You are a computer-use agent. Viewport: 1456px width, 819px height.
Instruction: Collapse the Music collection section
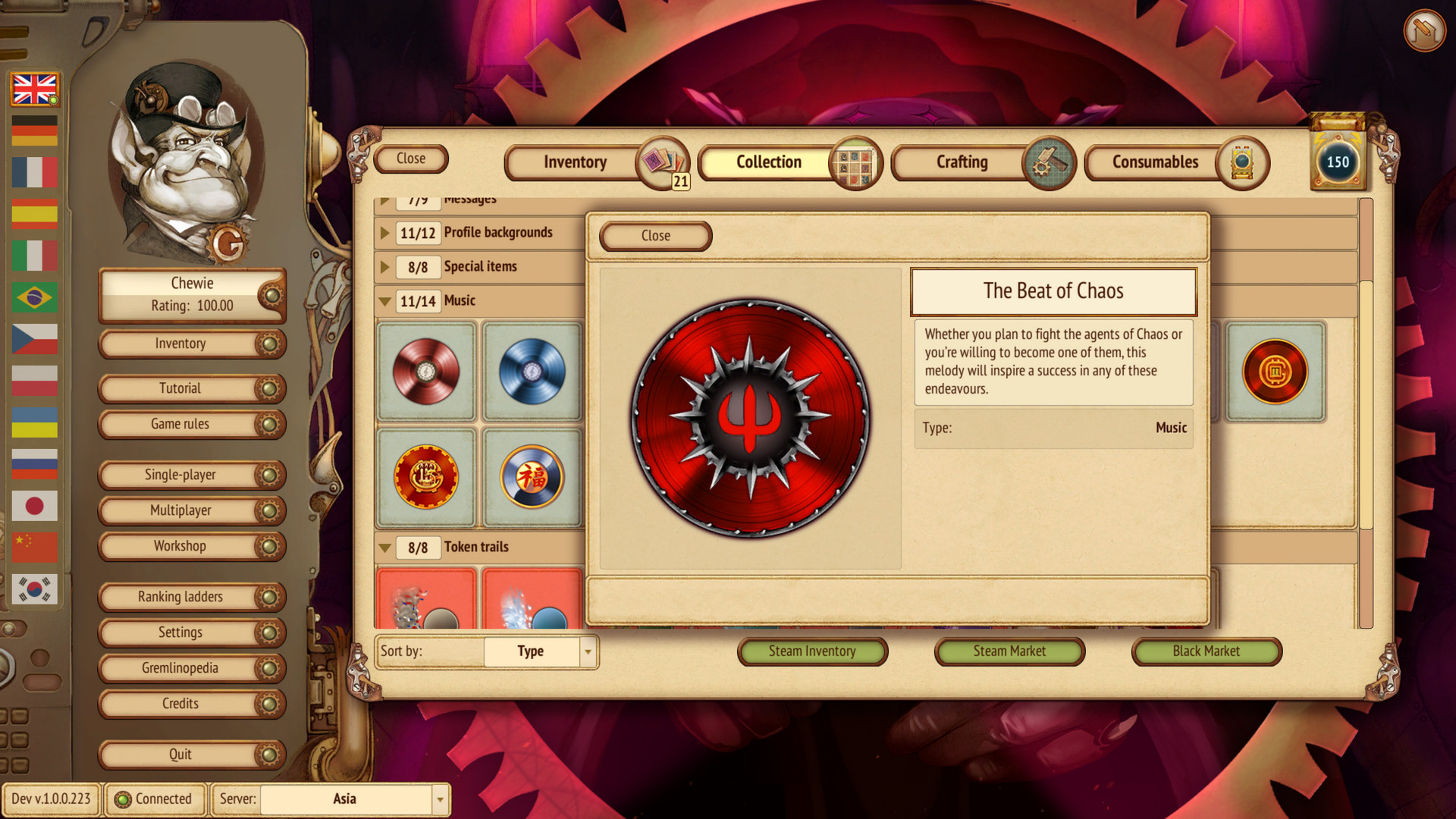coord(384,300)
